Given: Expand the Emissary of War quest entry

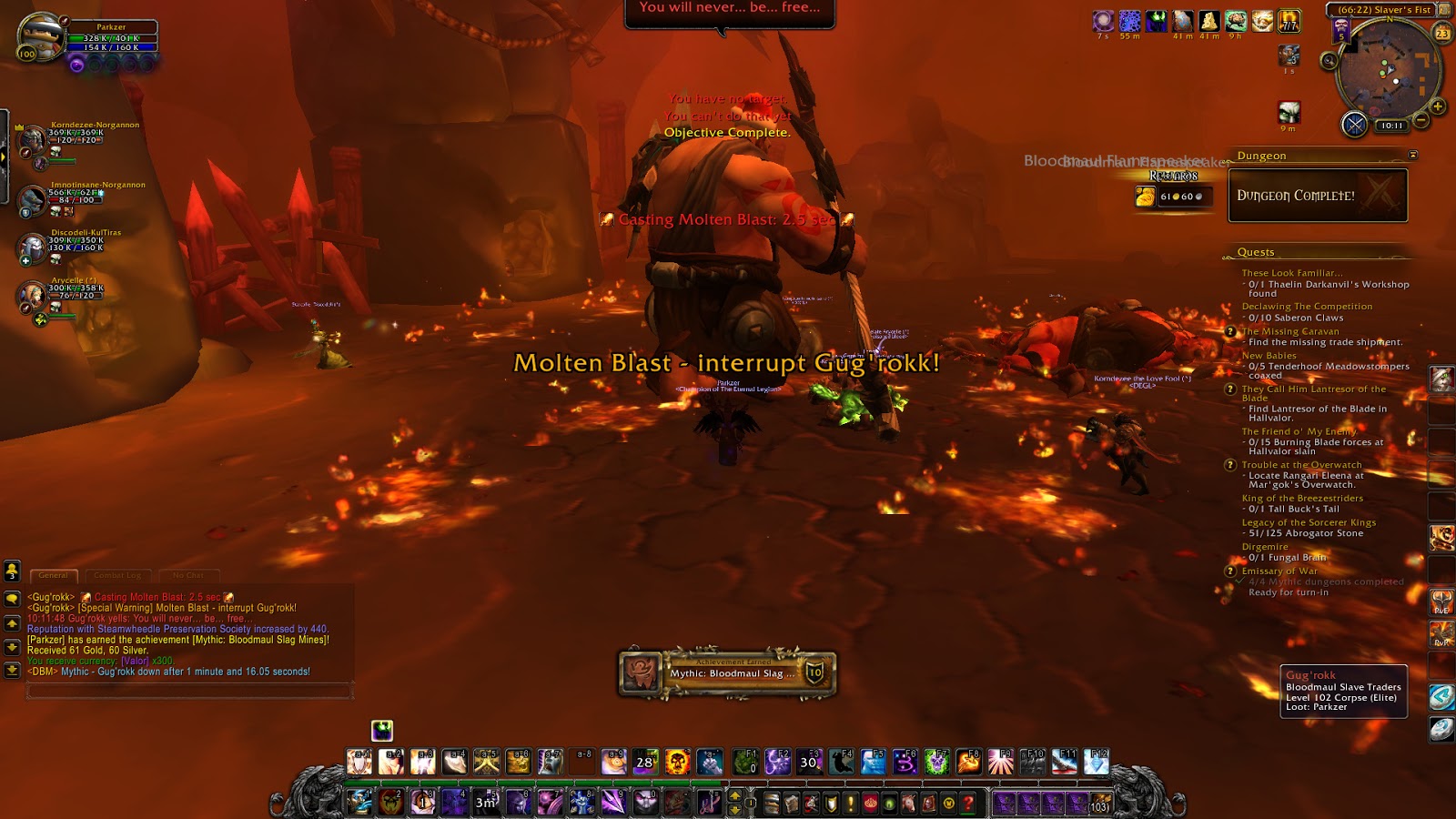Looking at the screenshot, I should coord(1231,572).
